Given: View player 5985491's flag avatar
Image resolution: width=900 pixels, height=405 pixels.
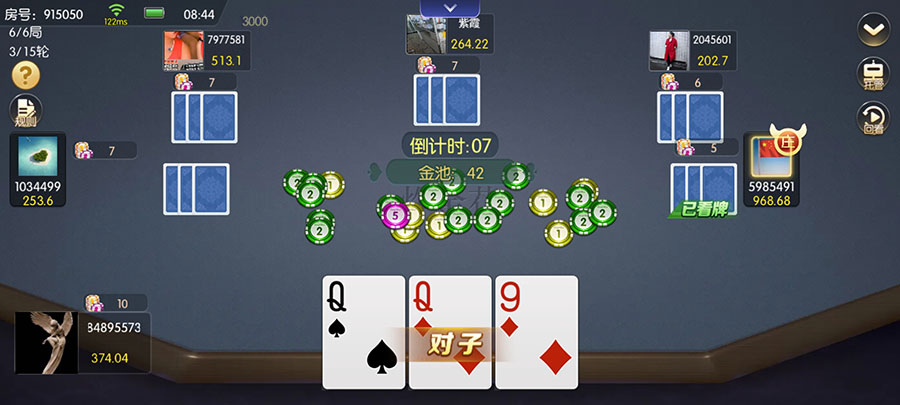Looking at the screenshot, I should click(771, 157).
